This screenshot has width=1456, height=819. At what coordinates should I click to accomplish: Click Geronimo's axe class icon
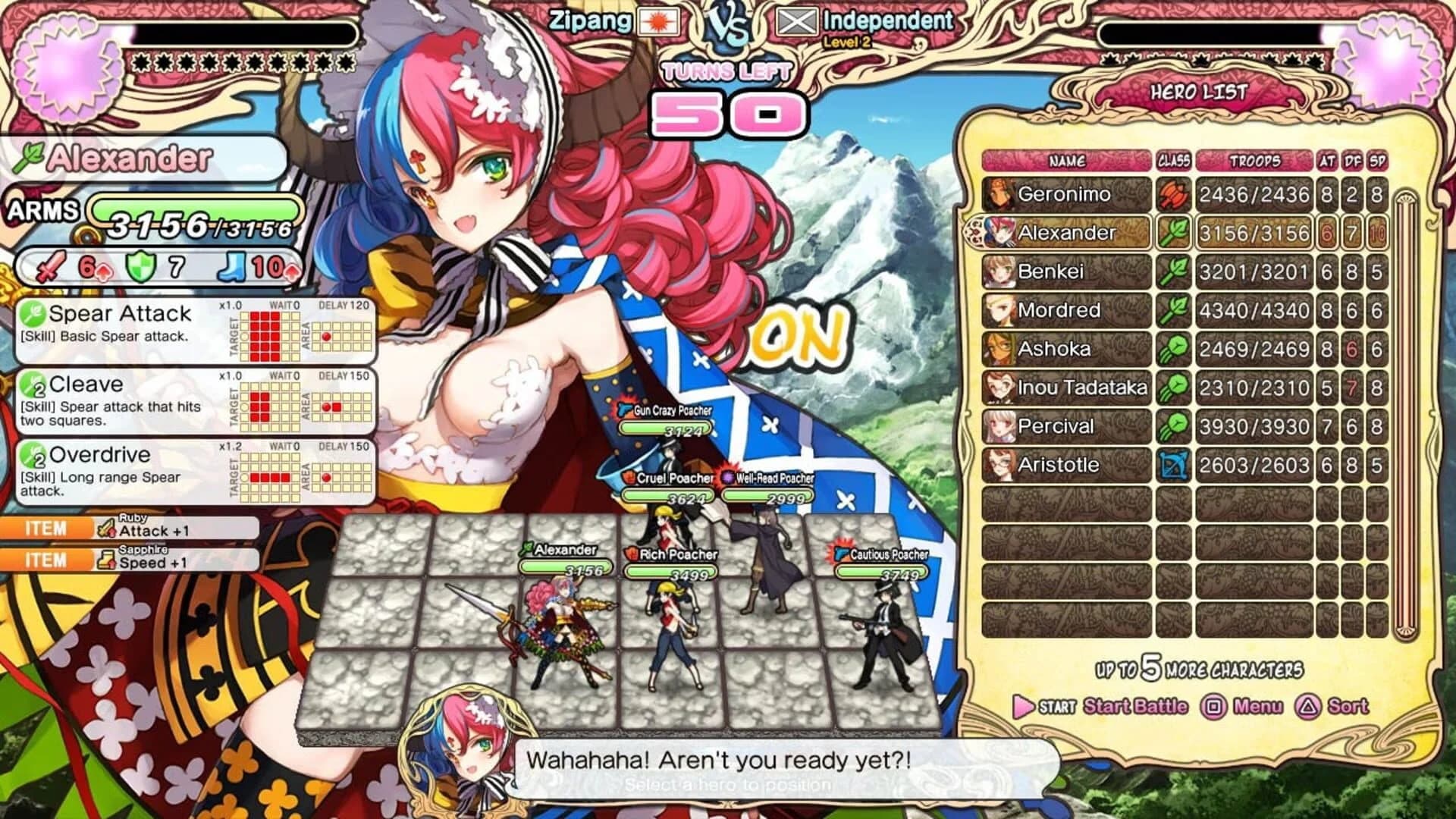tap(1175, 194)
